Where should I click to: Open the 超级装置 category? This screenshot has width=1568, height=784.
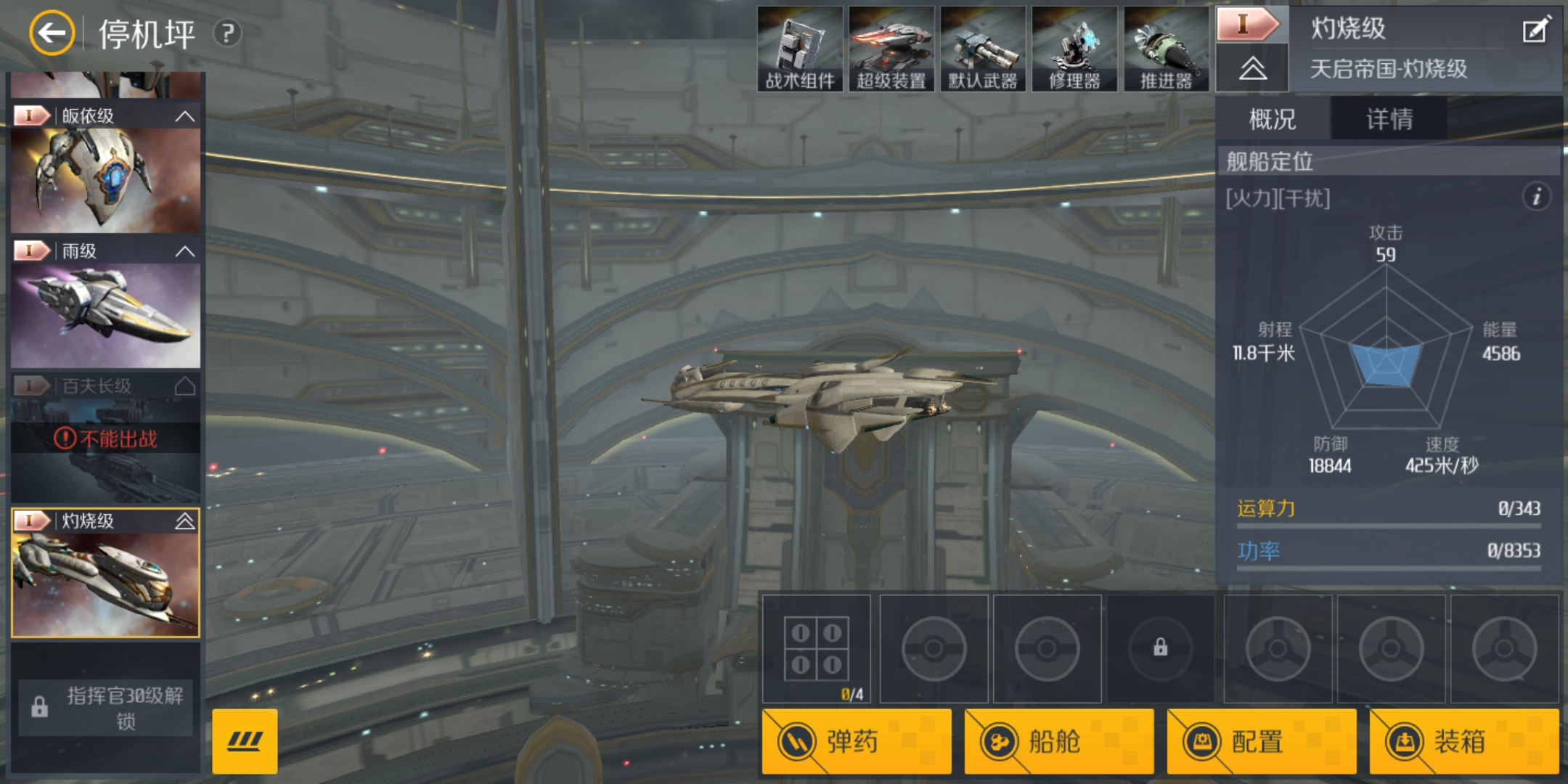(x=891, y=49)
